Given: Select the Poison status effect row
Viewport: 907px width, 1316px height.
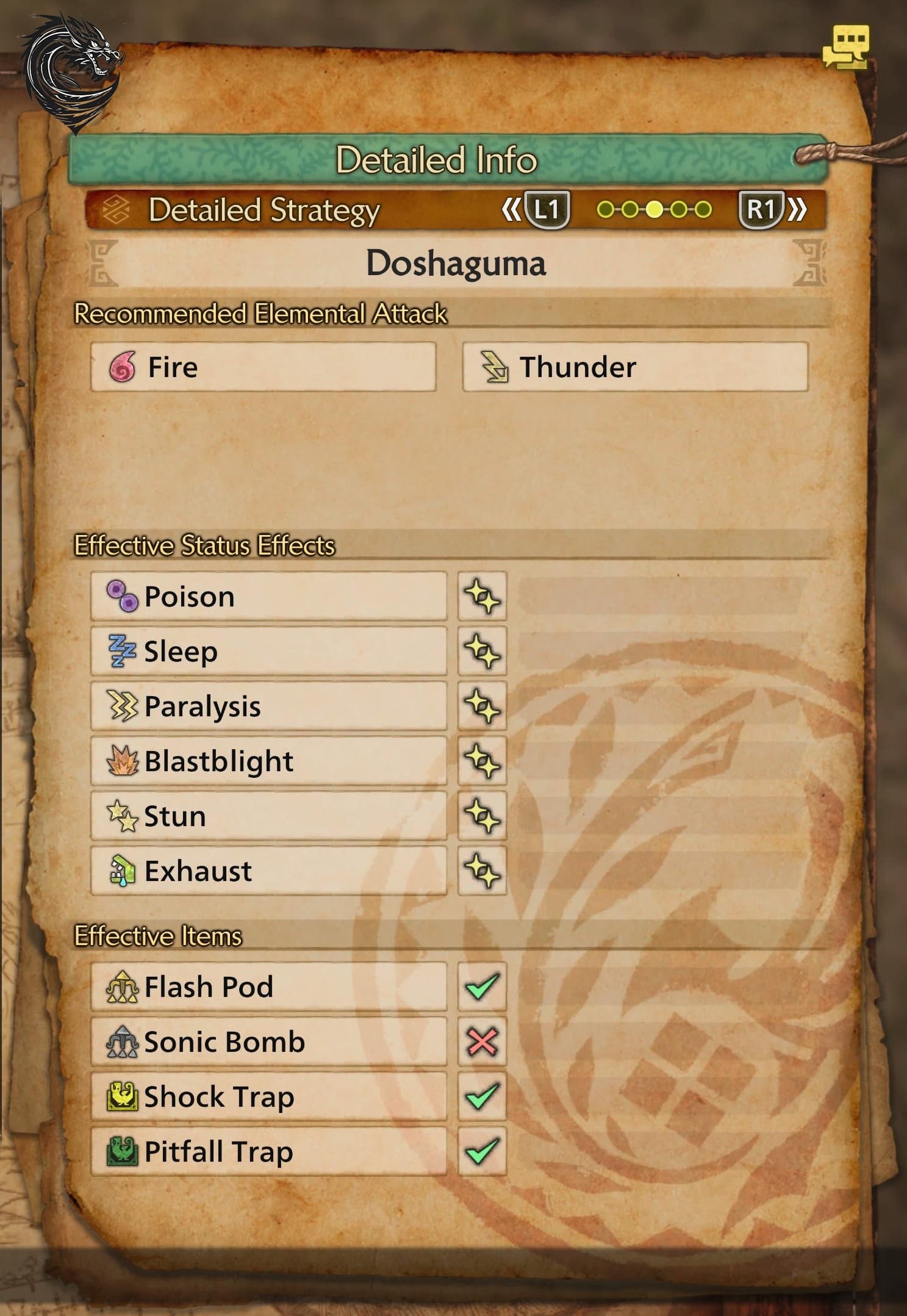Looking at the screenshot, I should [268, 596].
